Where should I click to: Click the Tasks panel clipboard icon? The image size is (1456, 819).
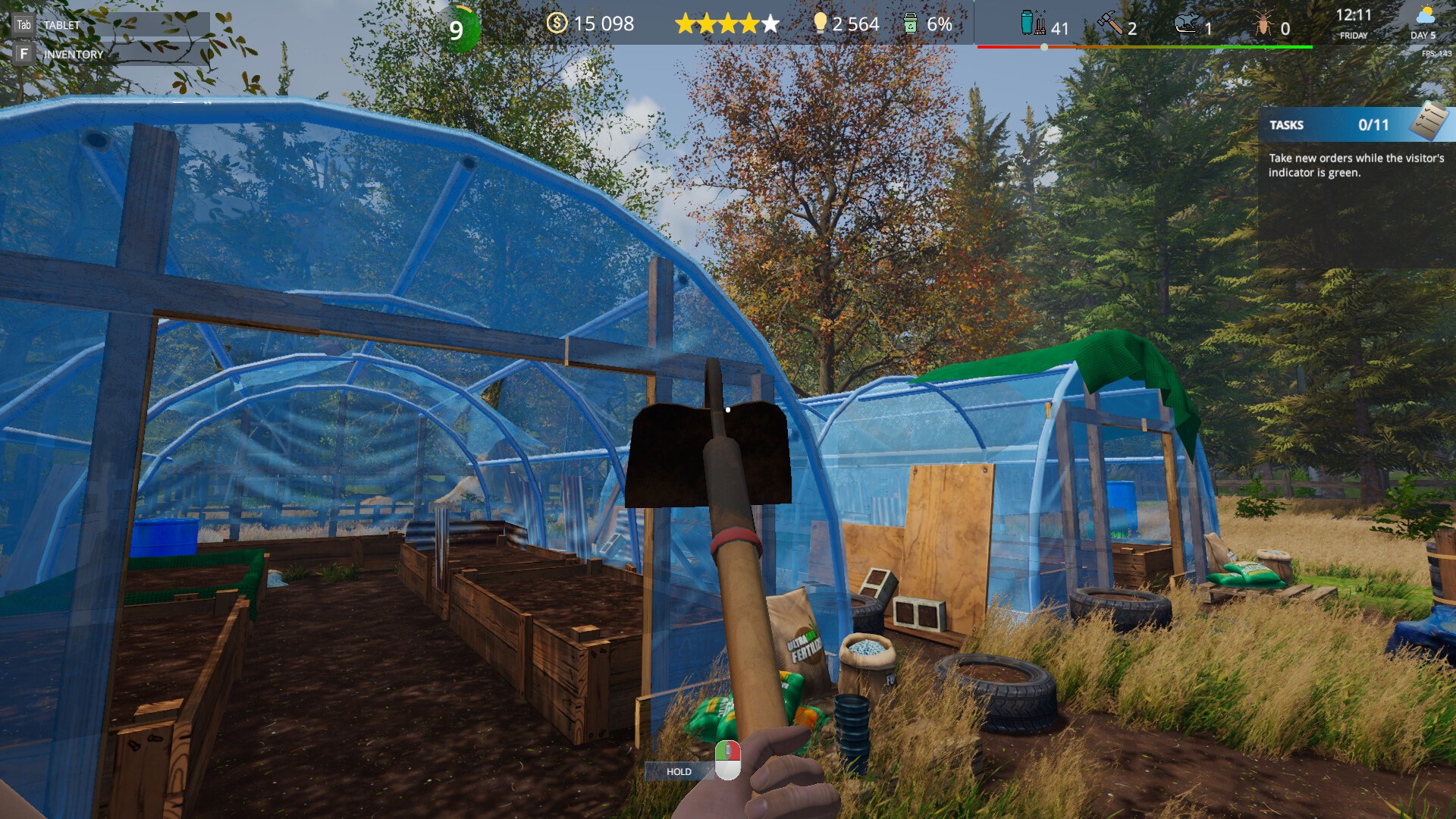[1428, 122]
